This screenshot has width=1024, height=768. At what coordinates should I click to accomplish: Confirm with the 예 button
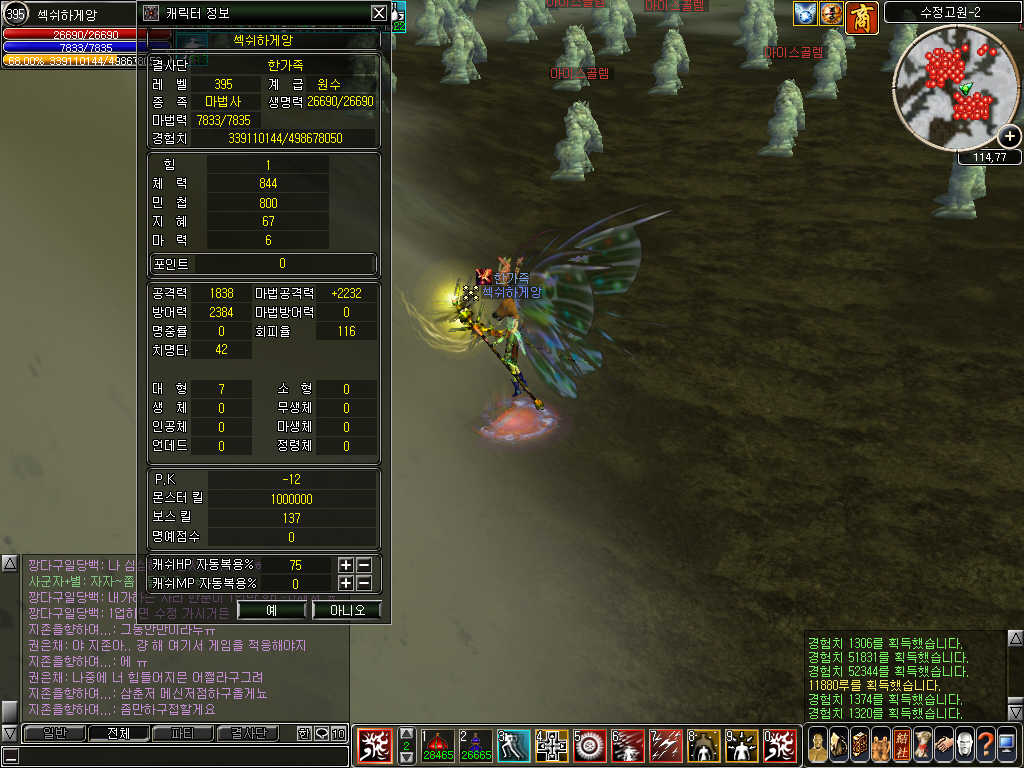click(272, 609)
